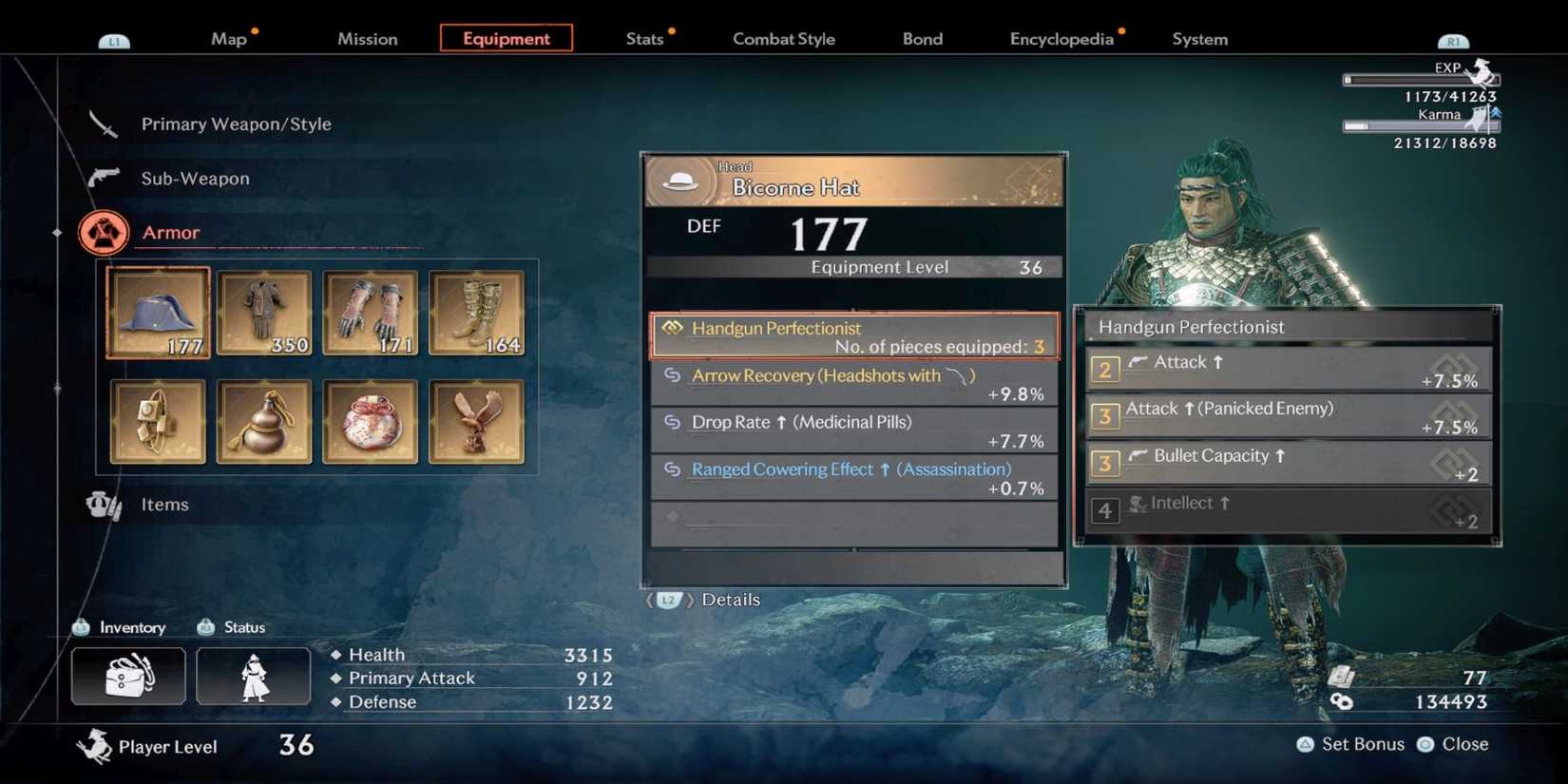This screenshot has width=1568, height=784.
Task: Click the Close button
Action: tap(1462, 744)
